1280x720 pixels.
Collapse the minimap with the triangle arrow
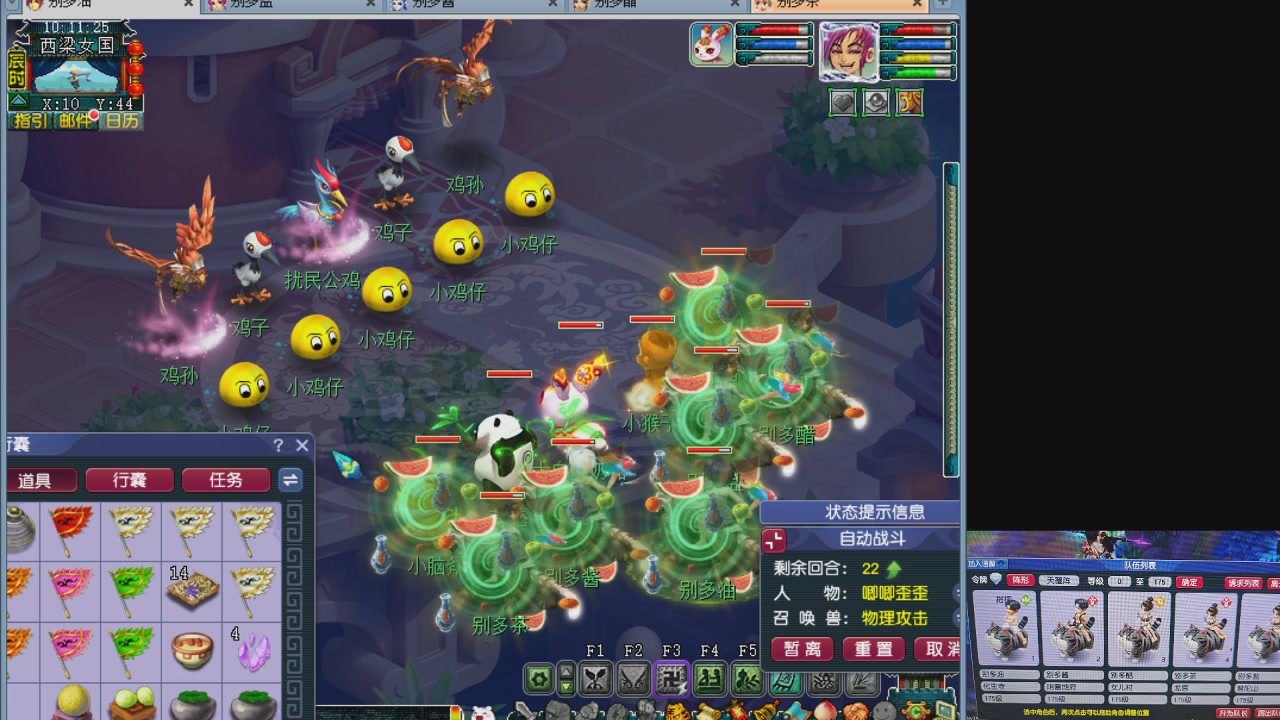coord(18,100)
